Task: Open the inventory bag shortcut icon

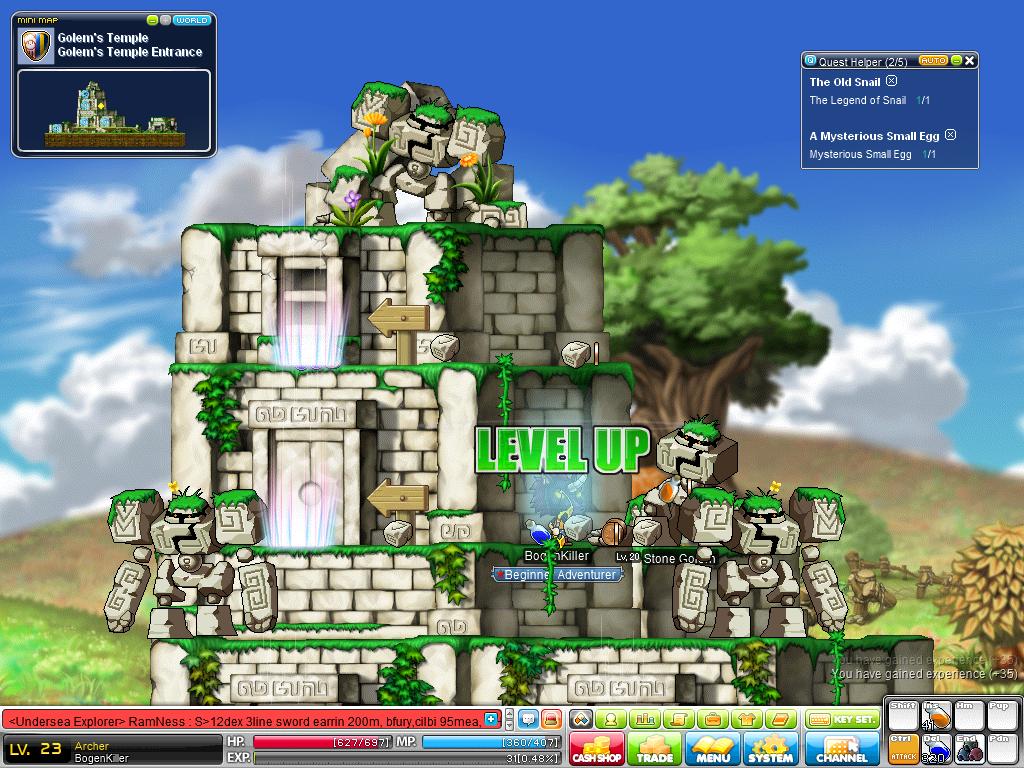Action: point(712,719)
